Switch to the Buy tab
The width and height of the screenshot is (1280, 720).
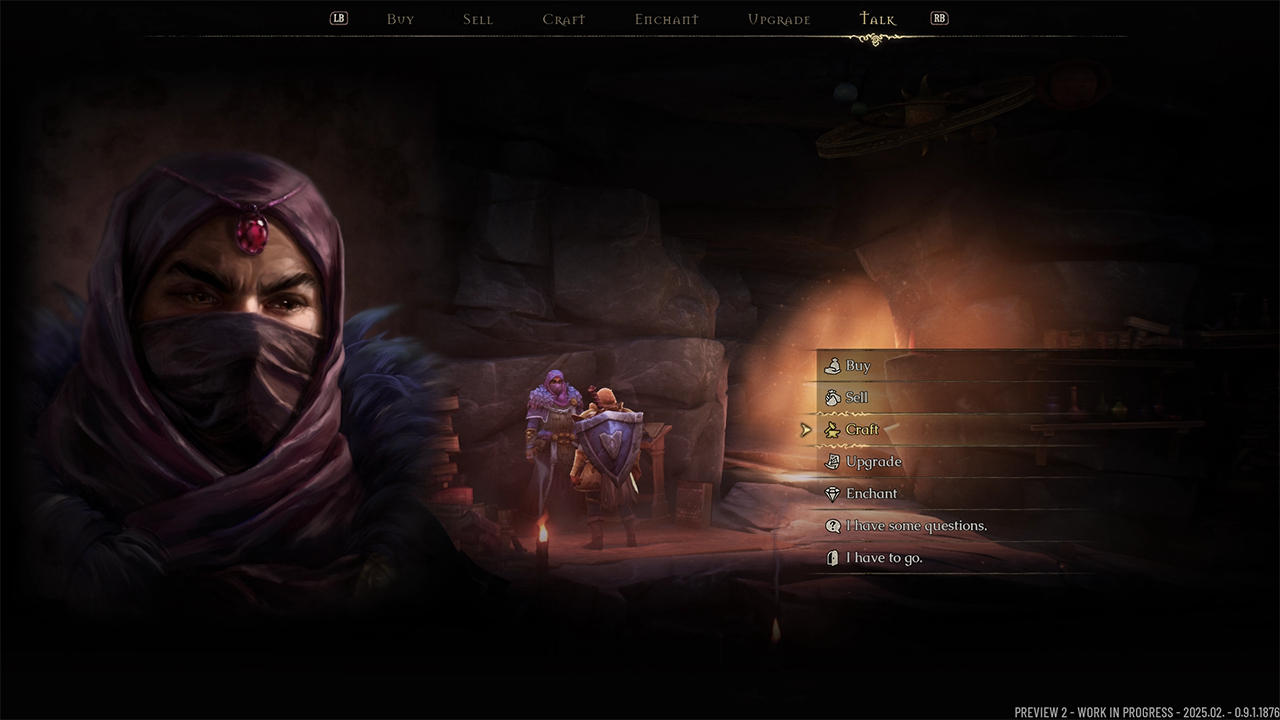pyautogui.click(x=400, y=19)
